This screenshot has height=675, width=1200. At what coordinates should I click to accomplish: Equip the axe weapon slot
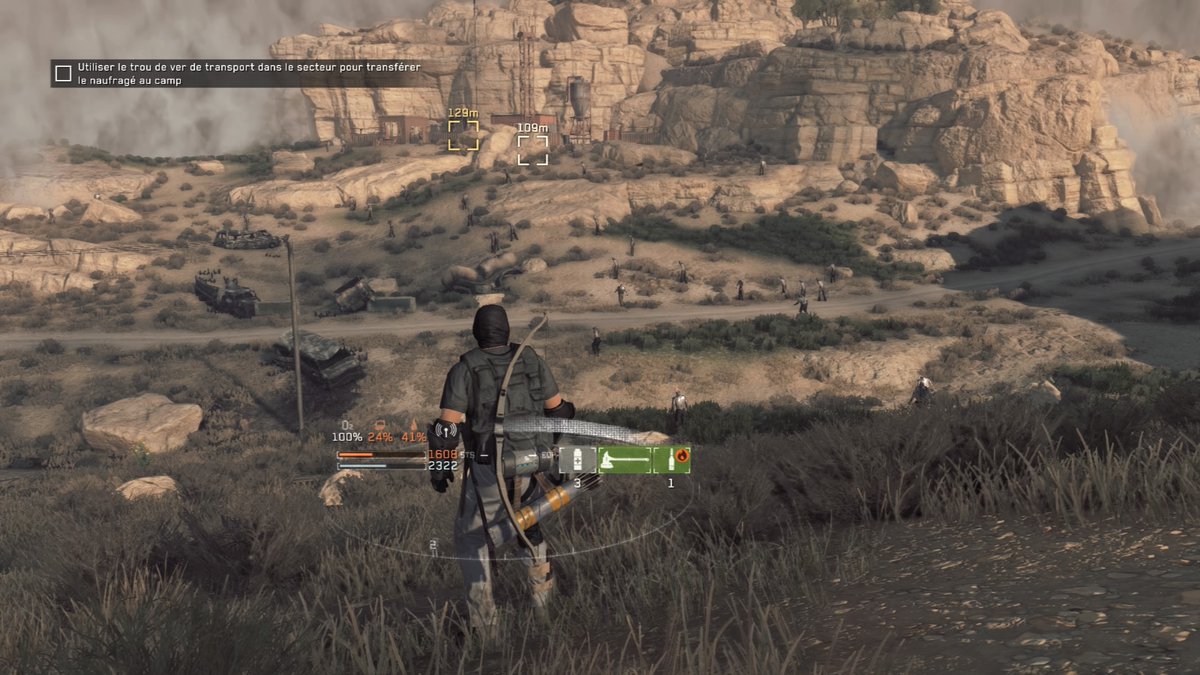(x=623, y=459)
